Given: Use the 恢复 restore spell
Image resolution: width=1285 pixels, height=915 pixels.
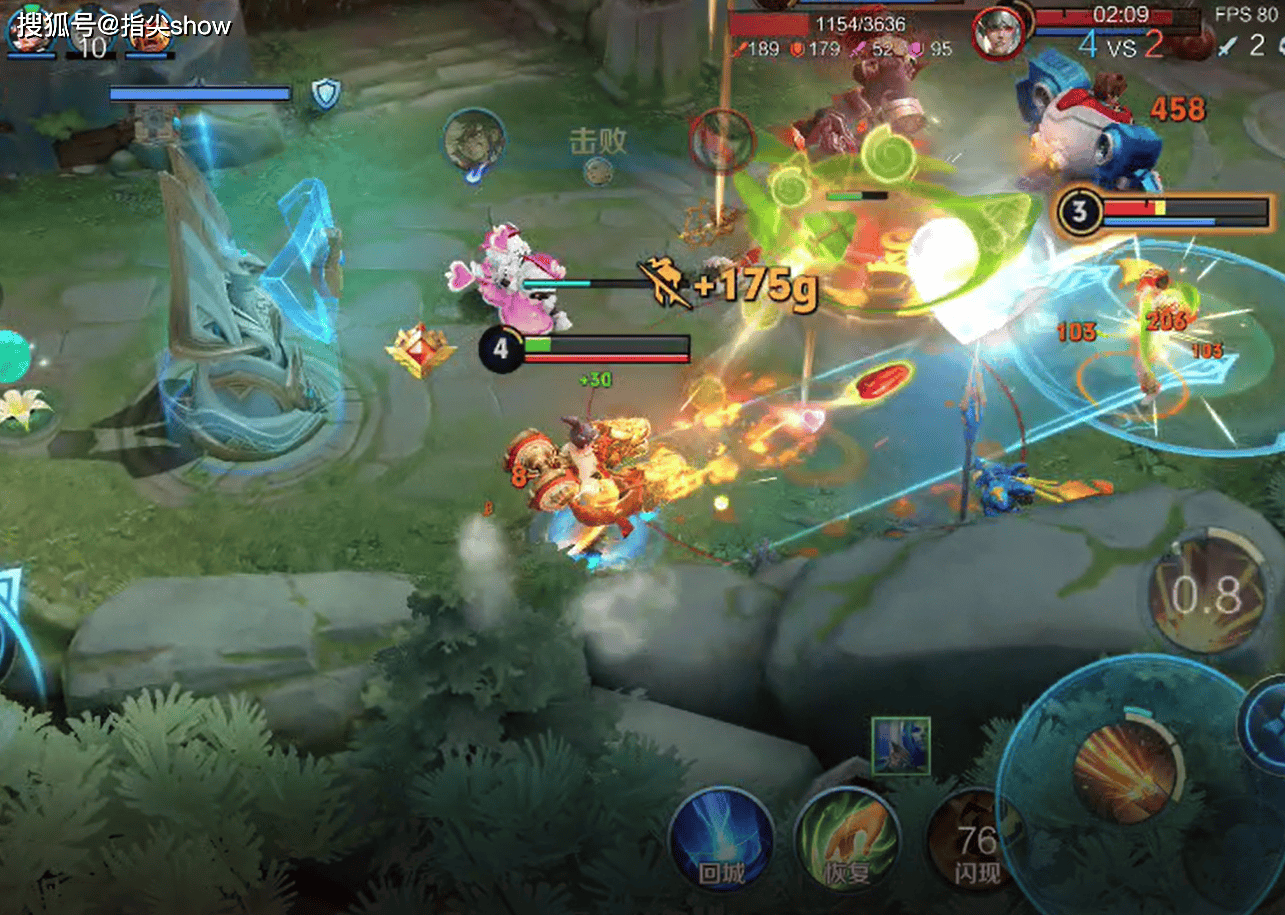Looking at the screenshot, I should pyautogui.click(x=847, y=840).
